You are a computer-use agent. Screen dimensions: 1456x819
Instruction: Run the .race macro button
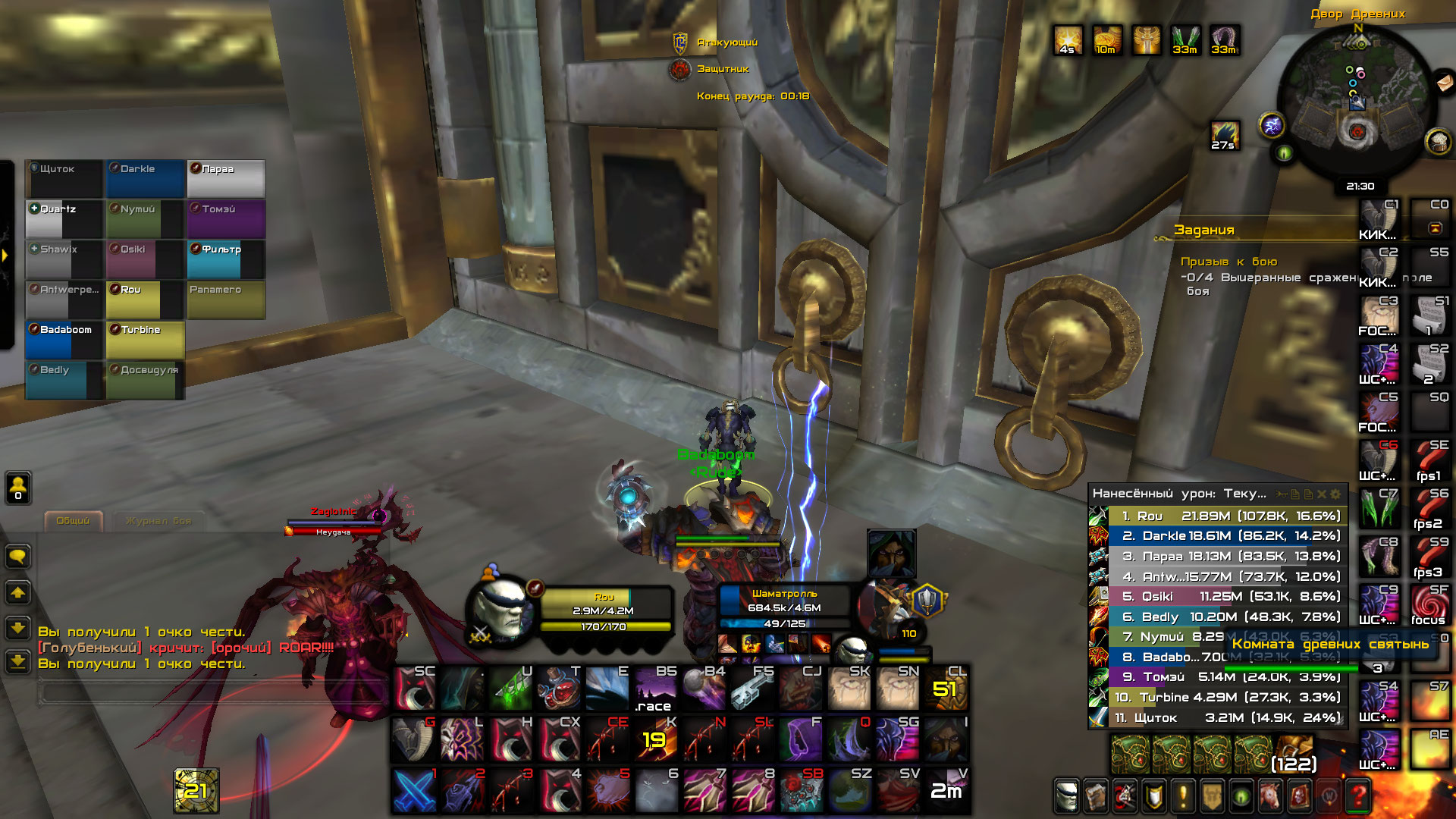click(654, 689)
